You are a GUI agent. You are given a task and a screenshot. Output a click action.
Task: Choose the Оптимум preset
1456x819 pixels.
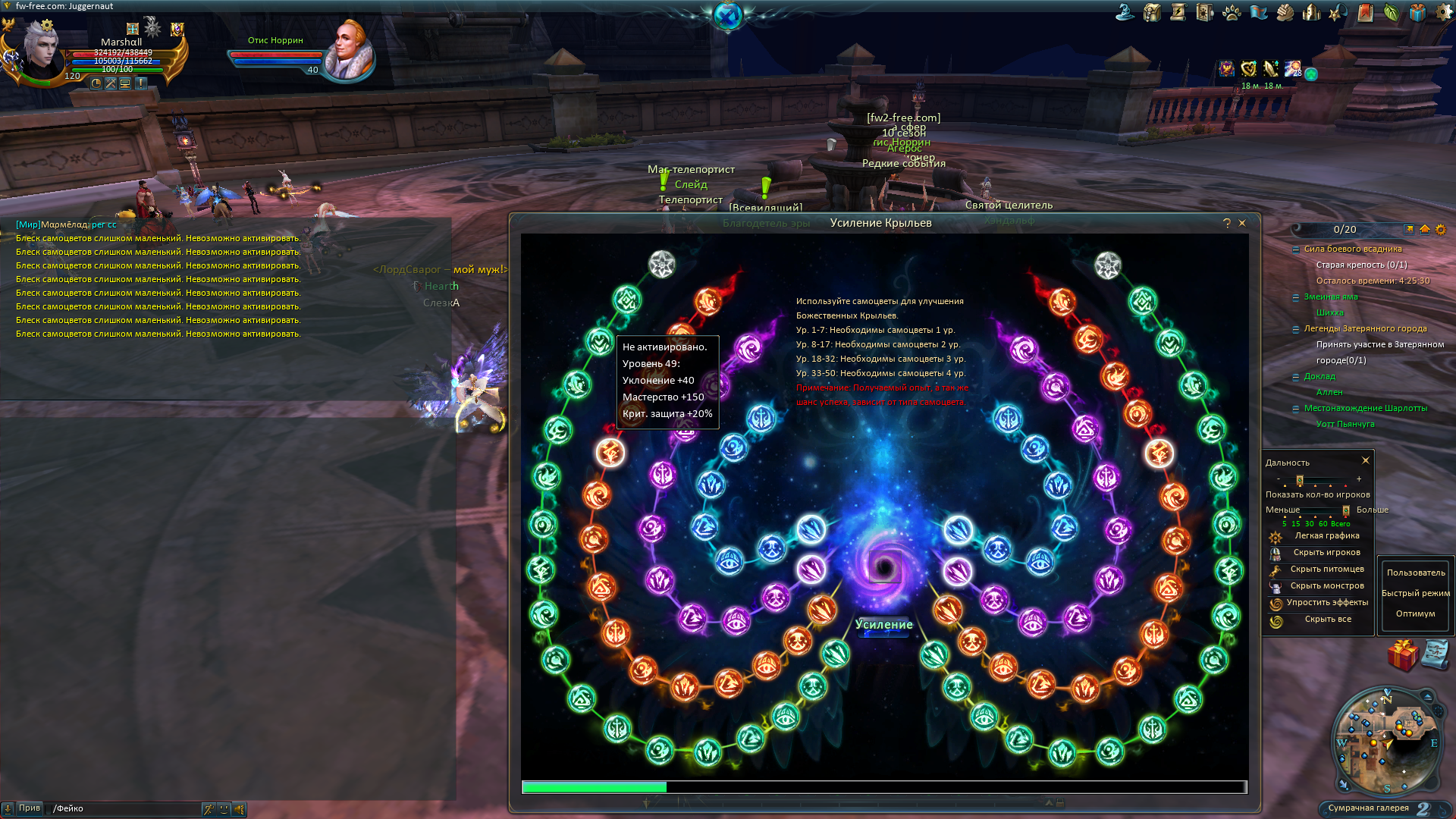(1415, 613)
